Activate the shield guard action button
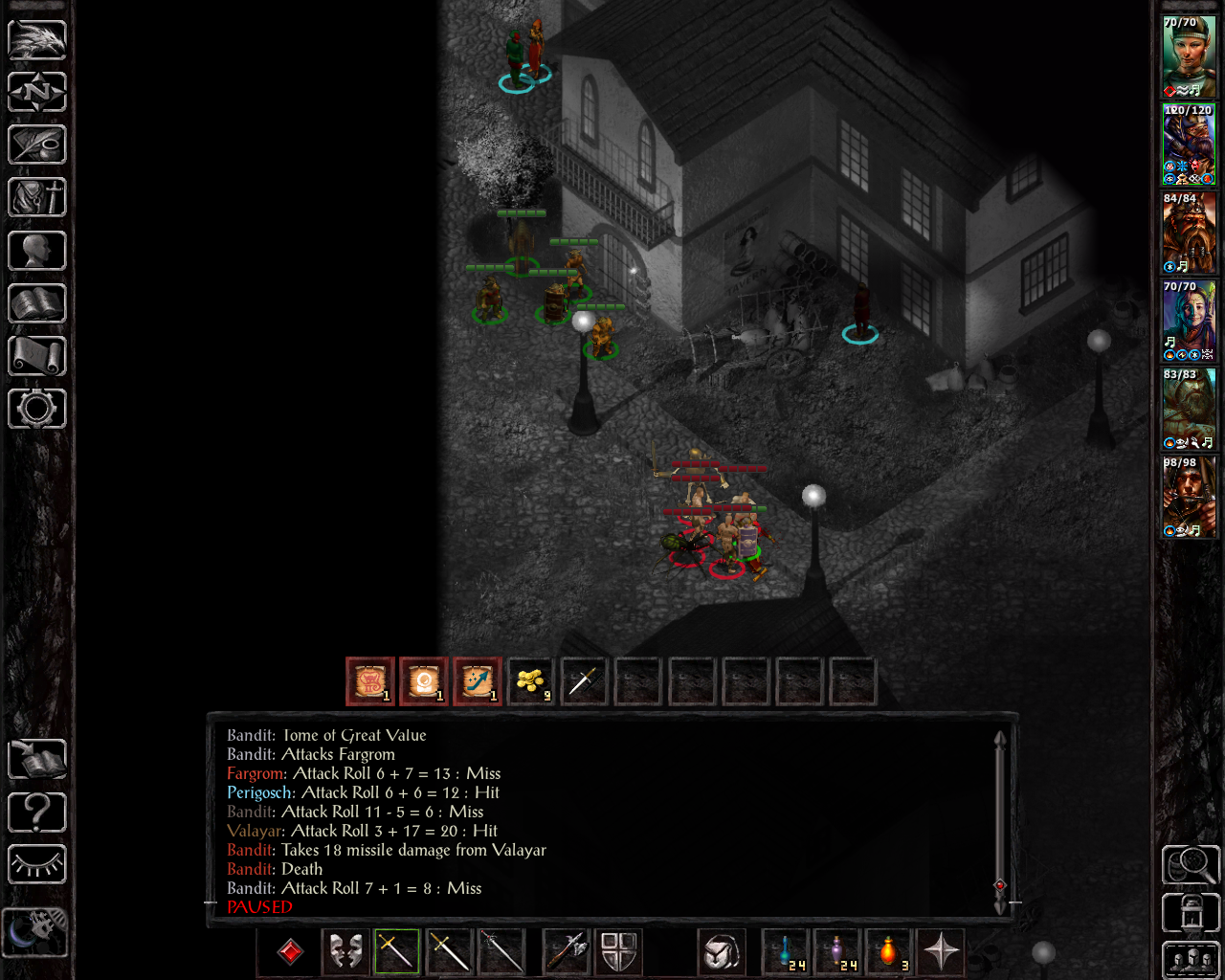 point(619,951)
